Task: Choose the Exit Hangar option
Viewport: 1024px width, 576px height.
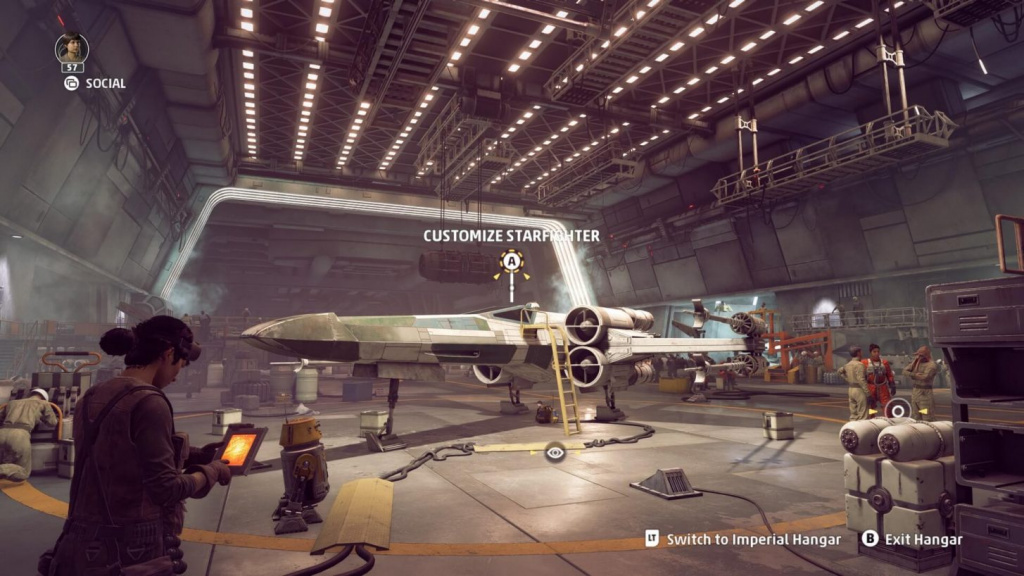Action: [912, 539]
